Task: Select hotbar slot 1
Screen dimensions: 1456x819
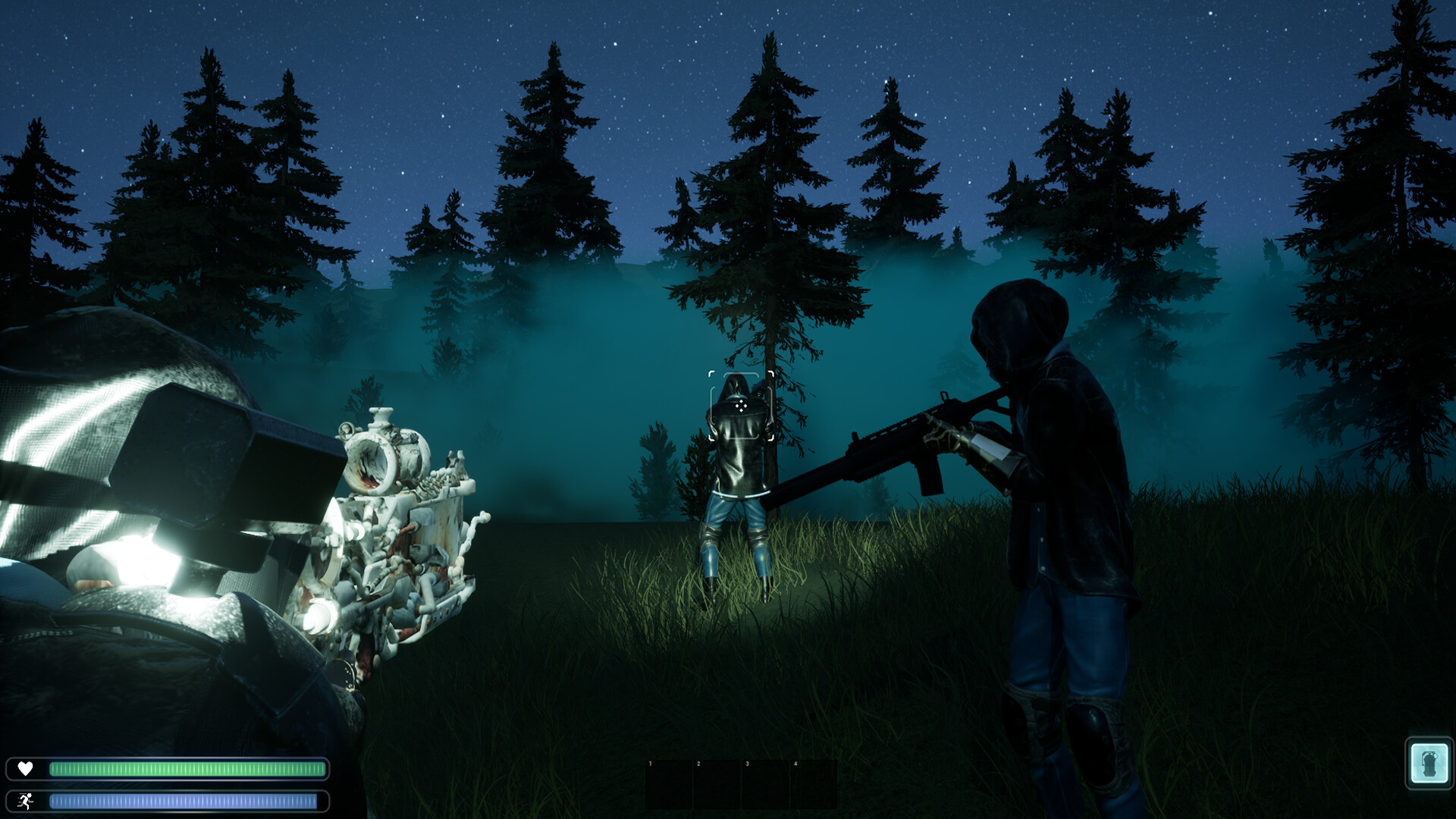Action: point(669,785)
